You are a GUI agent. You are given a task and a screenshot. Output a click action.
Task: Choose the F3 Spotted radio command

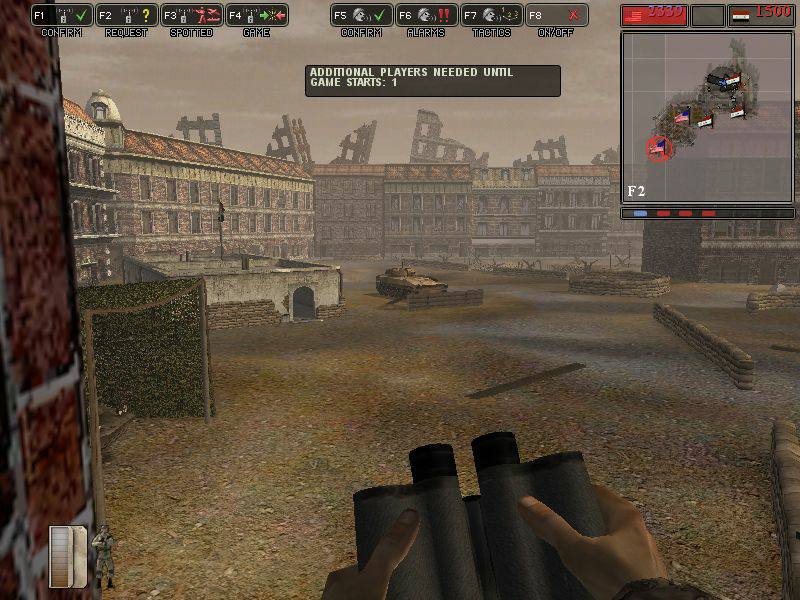pyautogui.click(x=191, y=16)
